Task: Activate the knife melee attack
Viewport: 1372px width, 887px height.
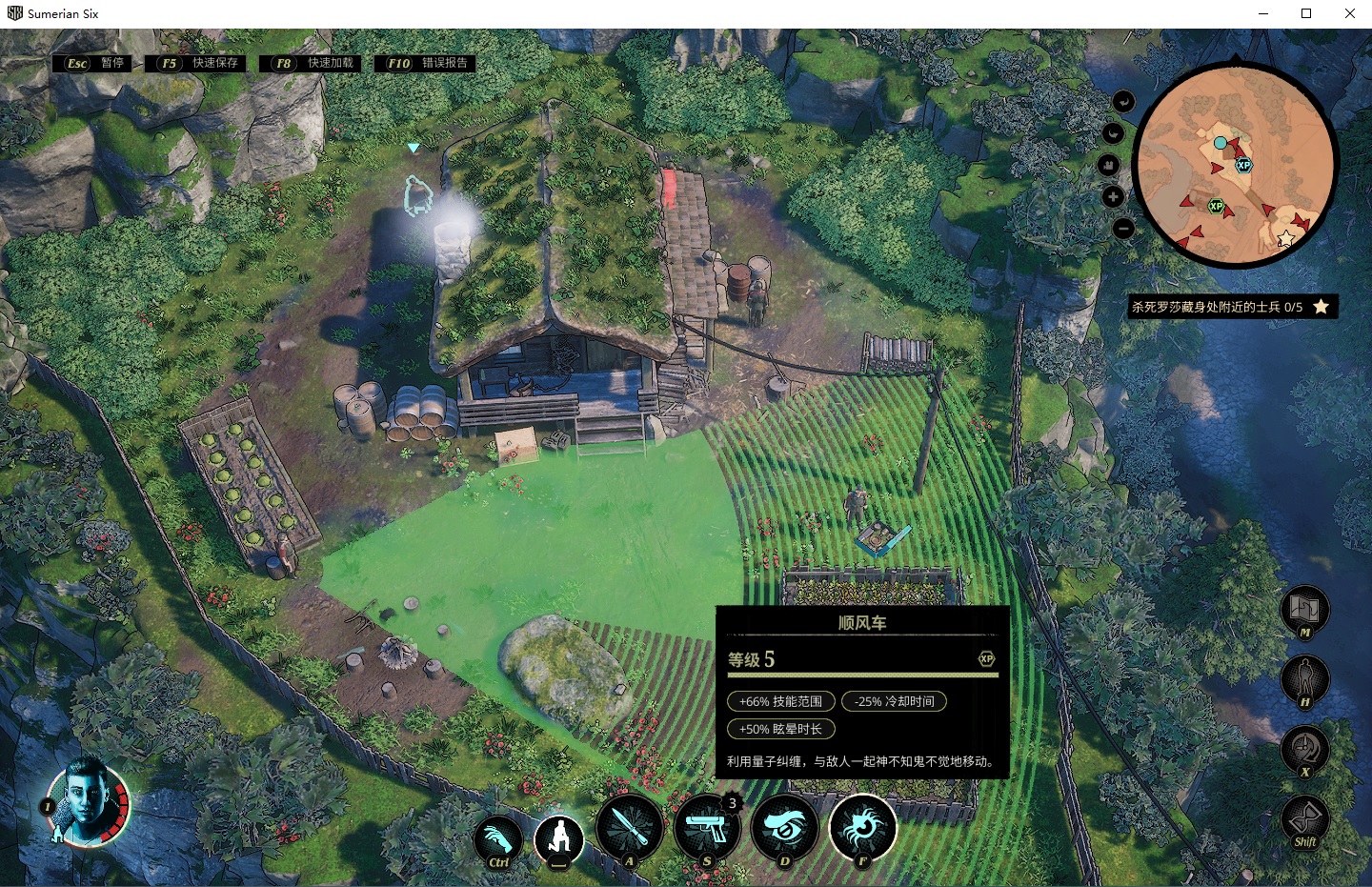Action: click(x=630, y=828)
